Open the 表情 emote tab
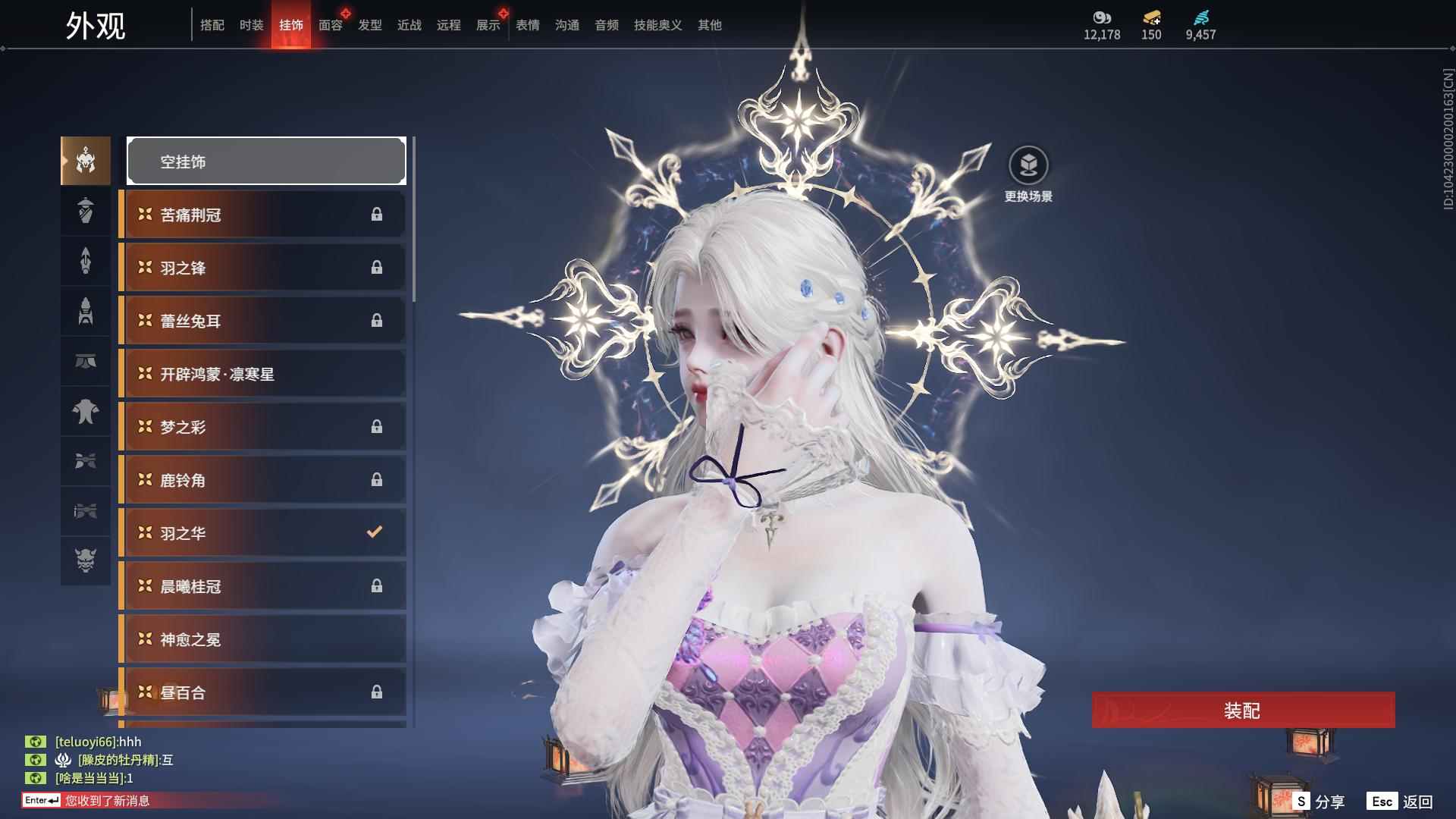 (528, 26)
